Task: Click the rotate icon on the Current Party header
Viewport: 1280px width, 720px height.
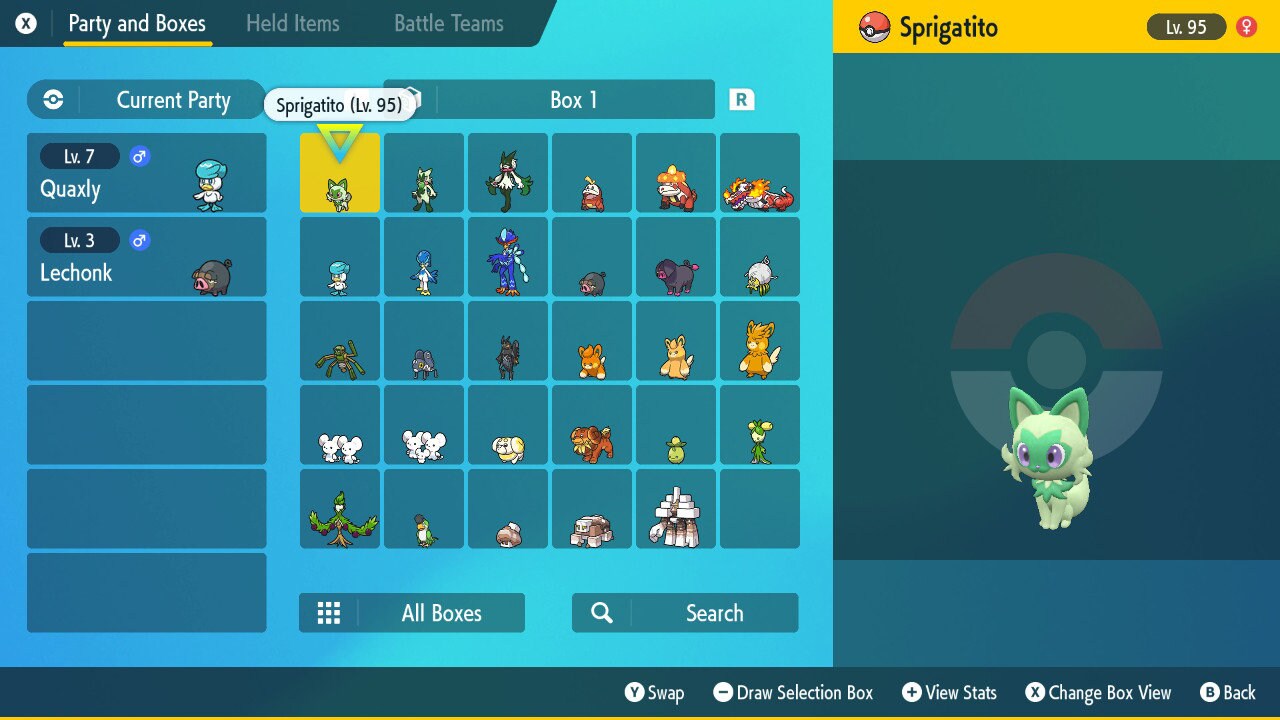Action: coord(51,99)
